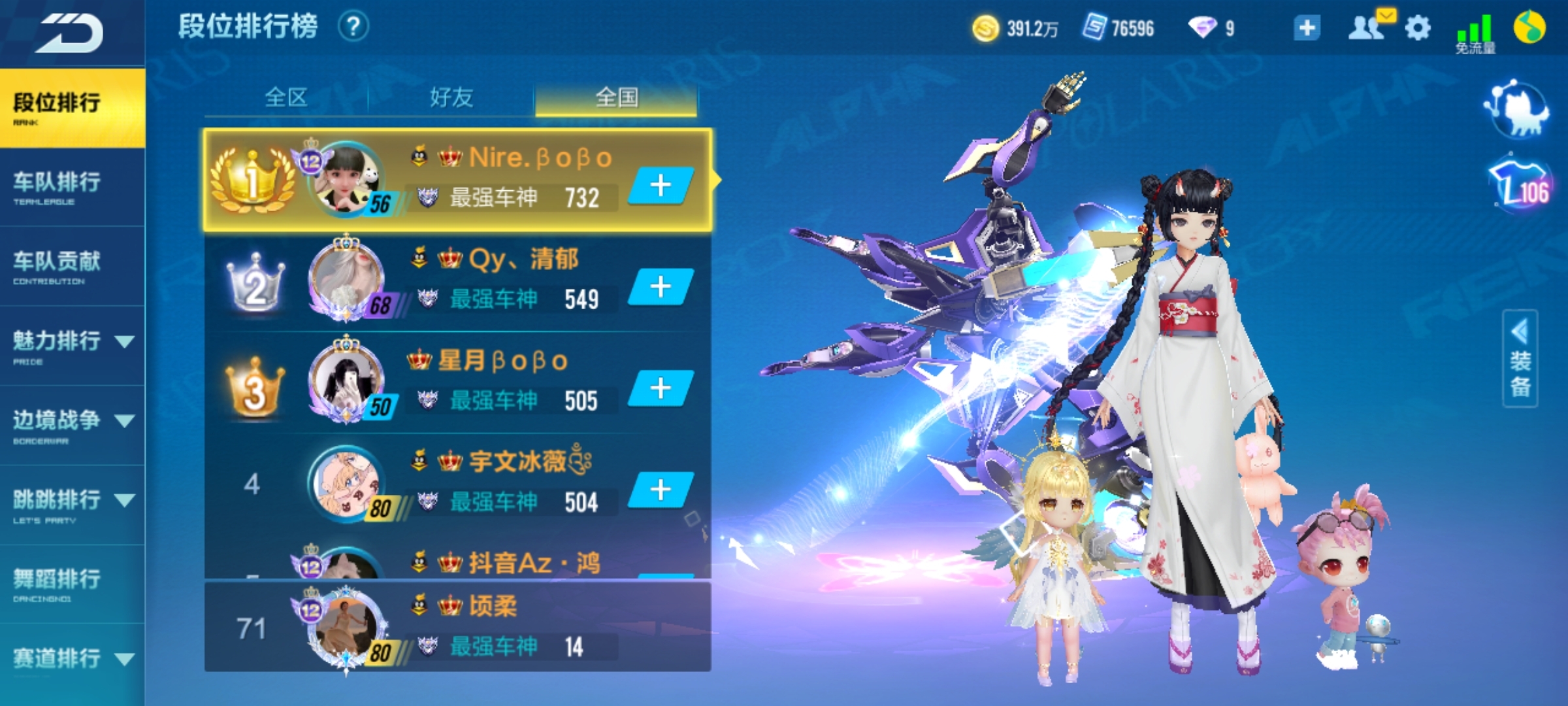Click the plus button for 宇文冰薇
Screen dimensions: 1568x706
(661, 490)
